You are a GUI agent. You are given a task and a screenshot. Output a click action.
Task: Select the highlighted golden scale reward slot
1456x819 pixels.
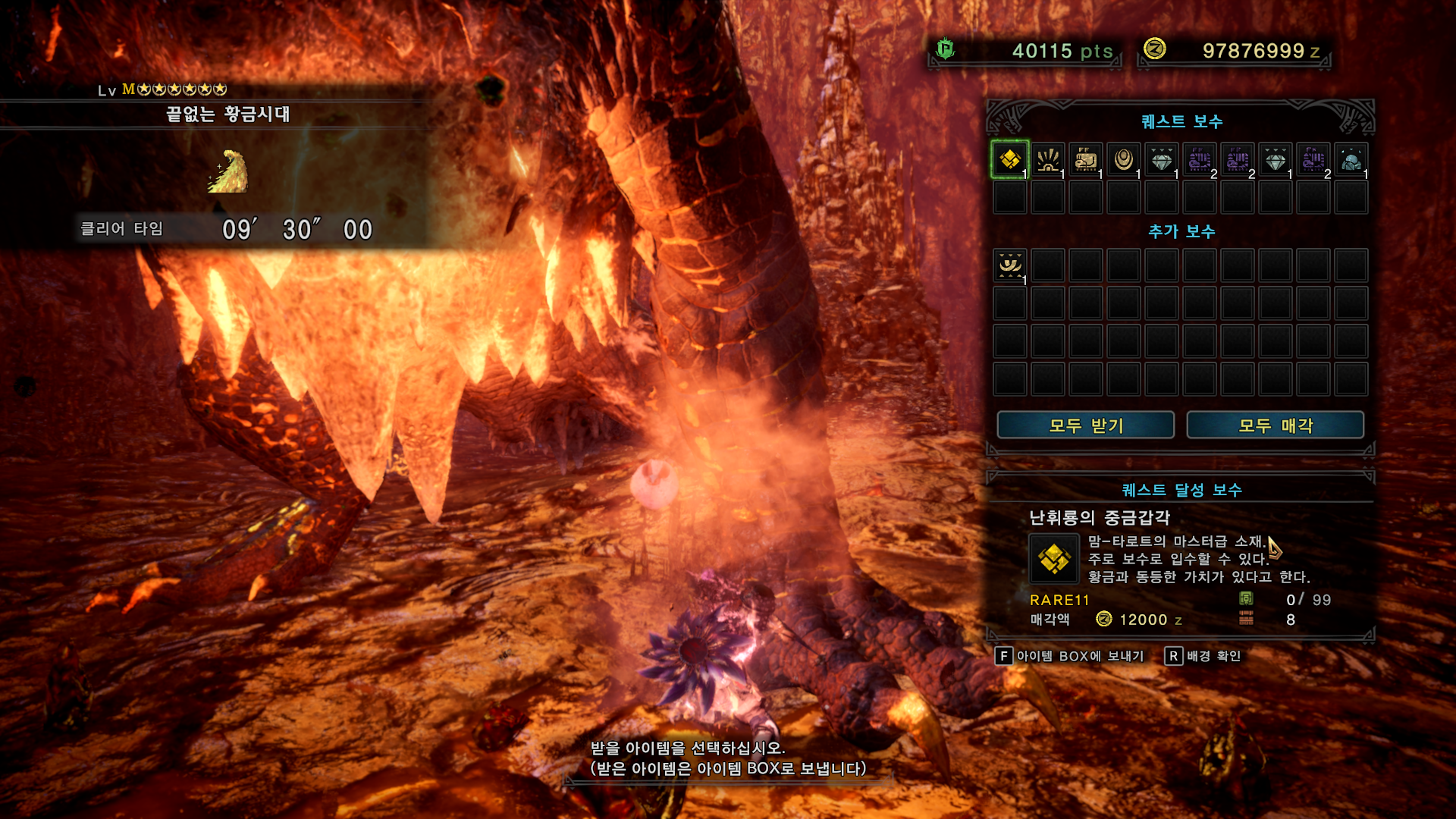tap(1009, 160)
